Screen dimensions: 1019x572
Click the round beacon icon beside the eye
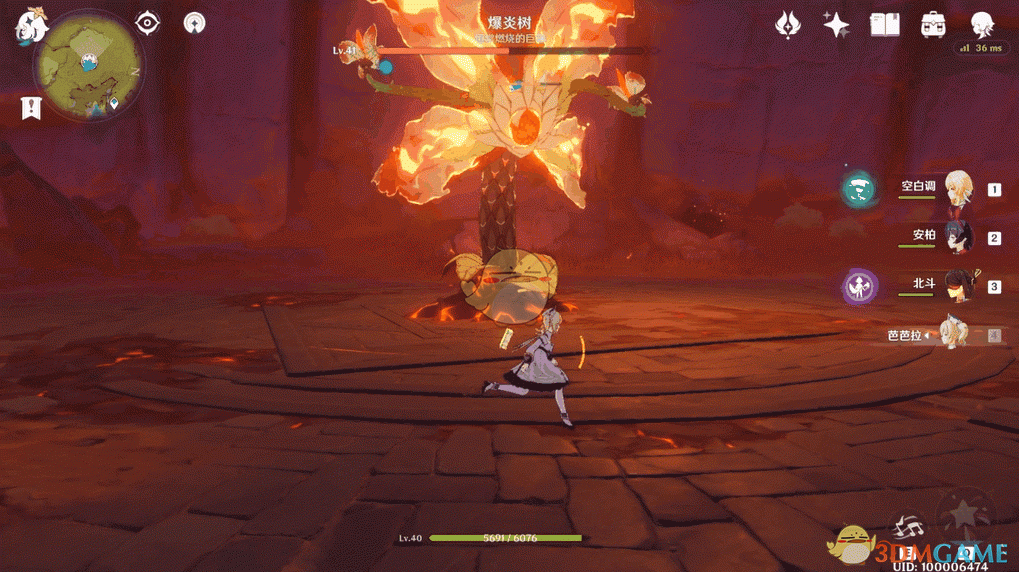pyautogui.click(x=195, y=23)
